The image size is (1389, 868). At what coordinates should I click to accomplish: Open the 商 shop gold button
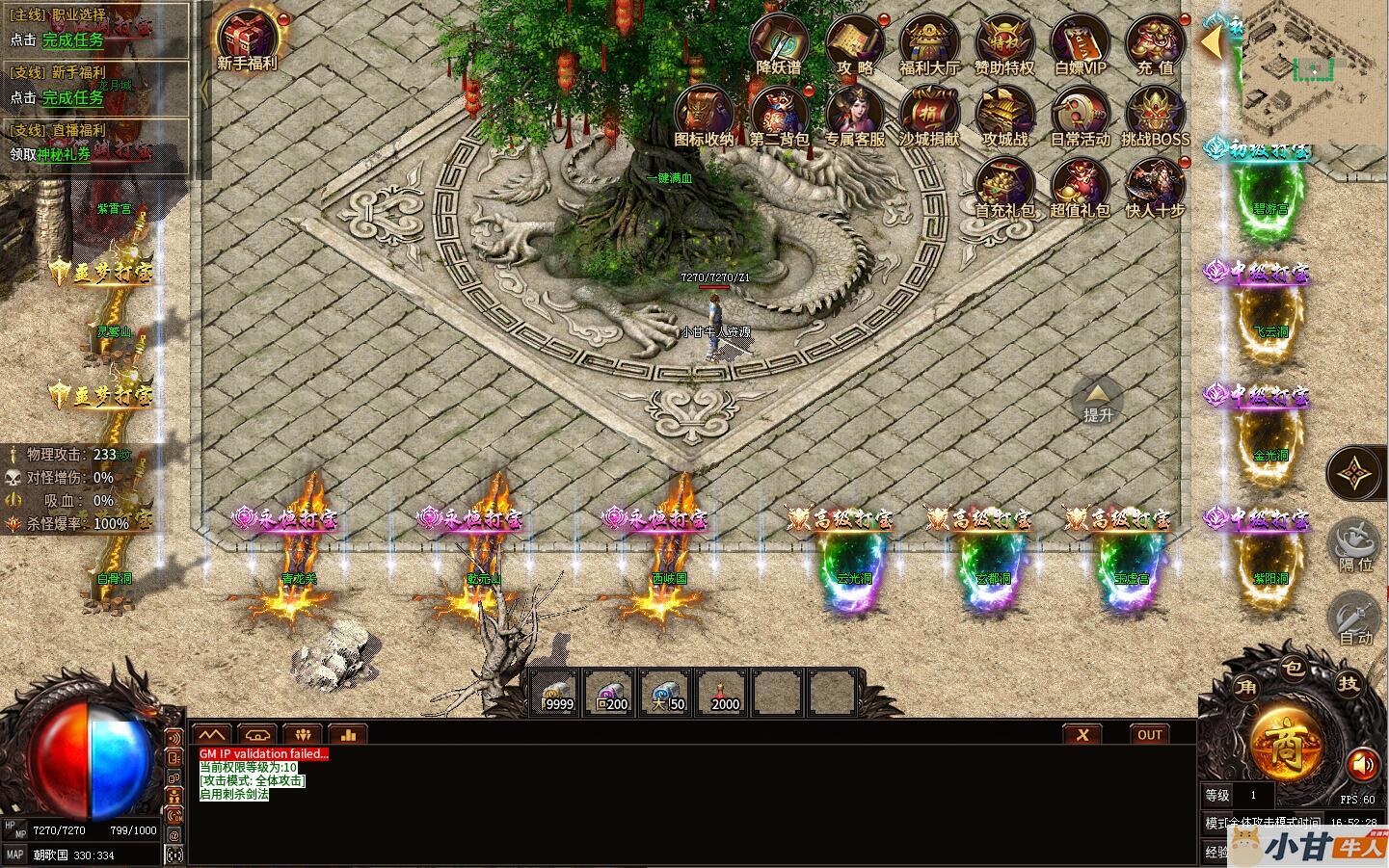(1287, 744)
